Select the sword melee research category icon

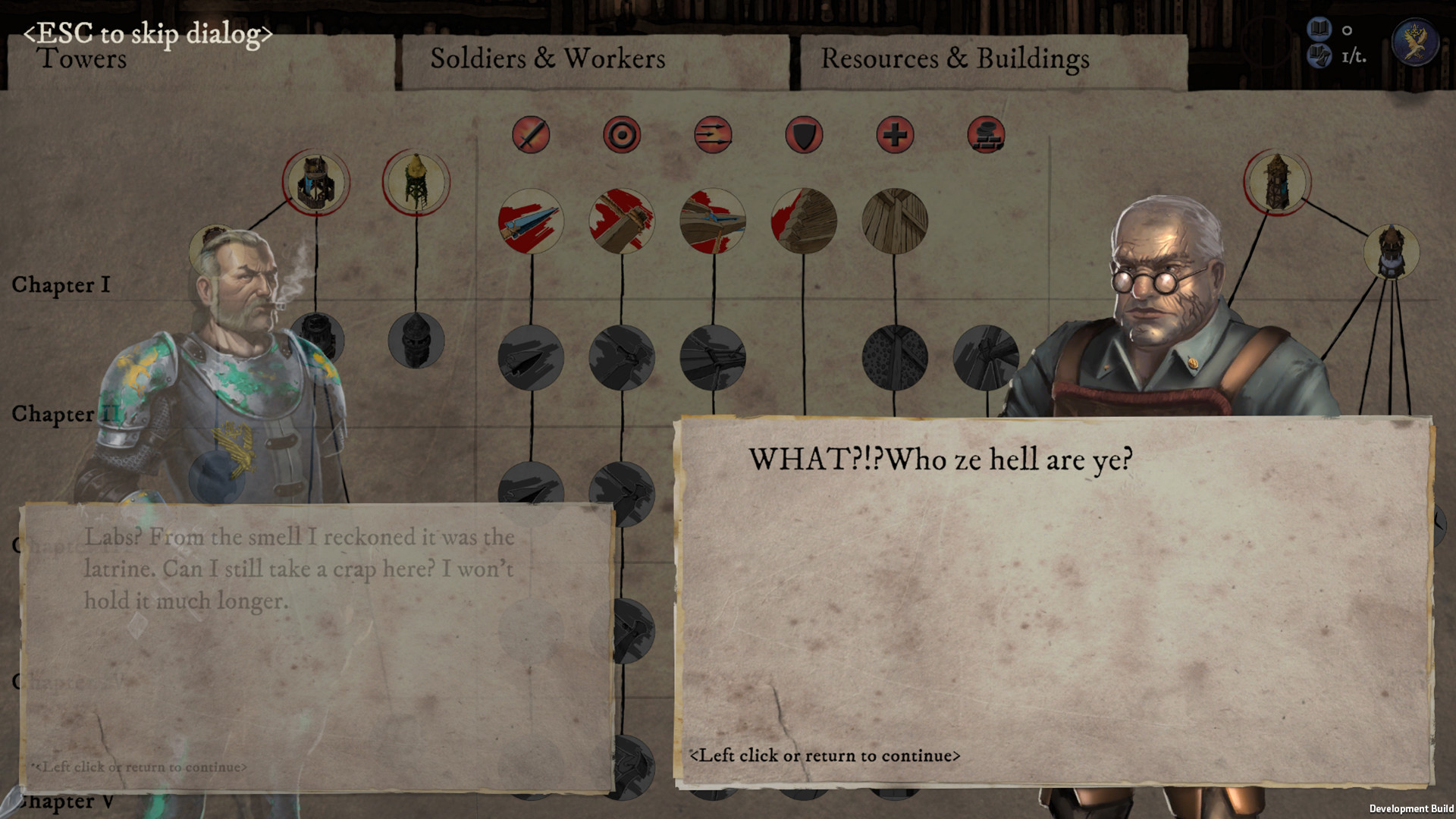(x=531, y=136)
